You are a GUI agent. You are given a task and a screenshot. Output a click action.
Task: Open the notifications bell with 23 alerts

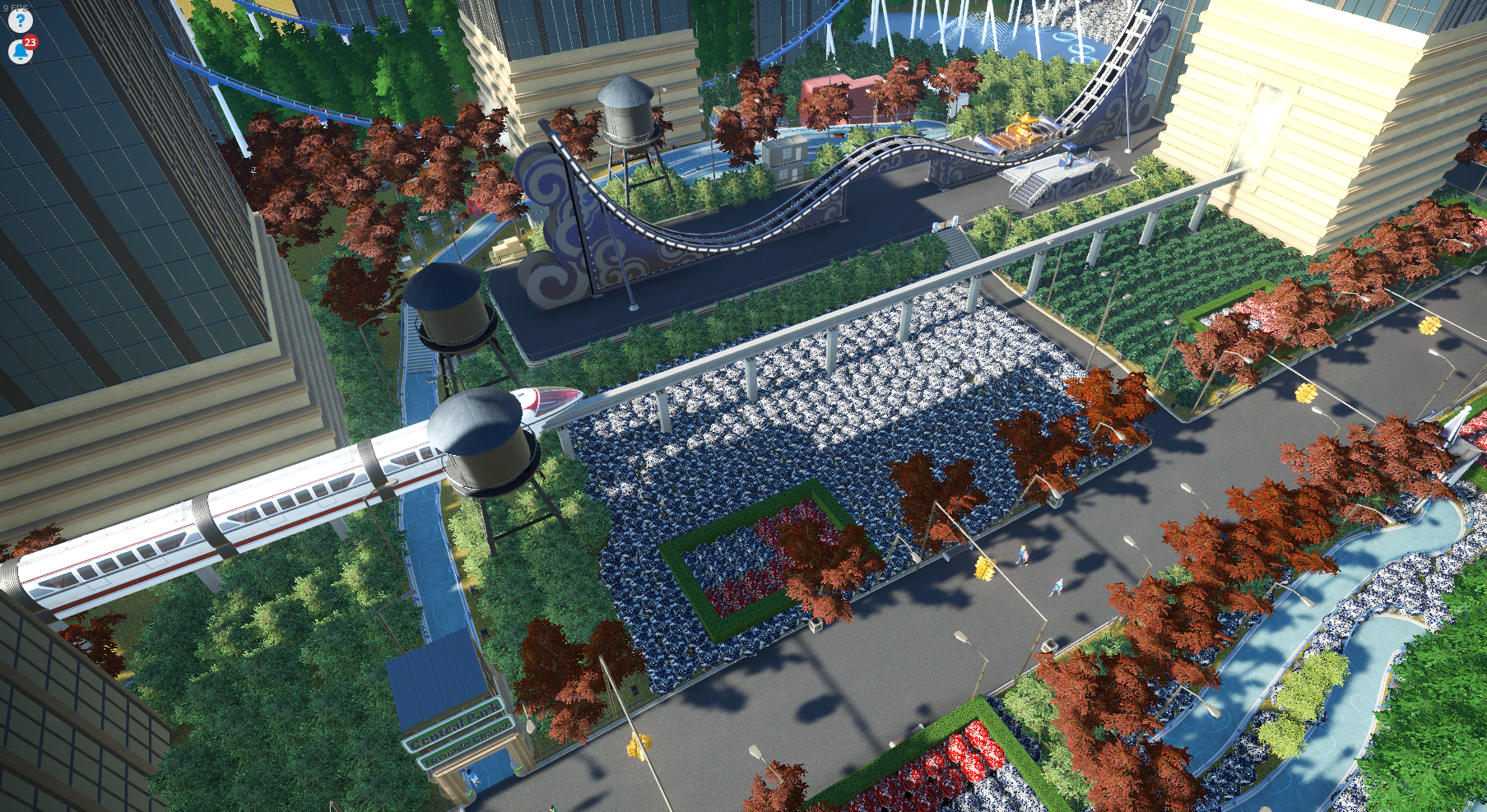20,52
